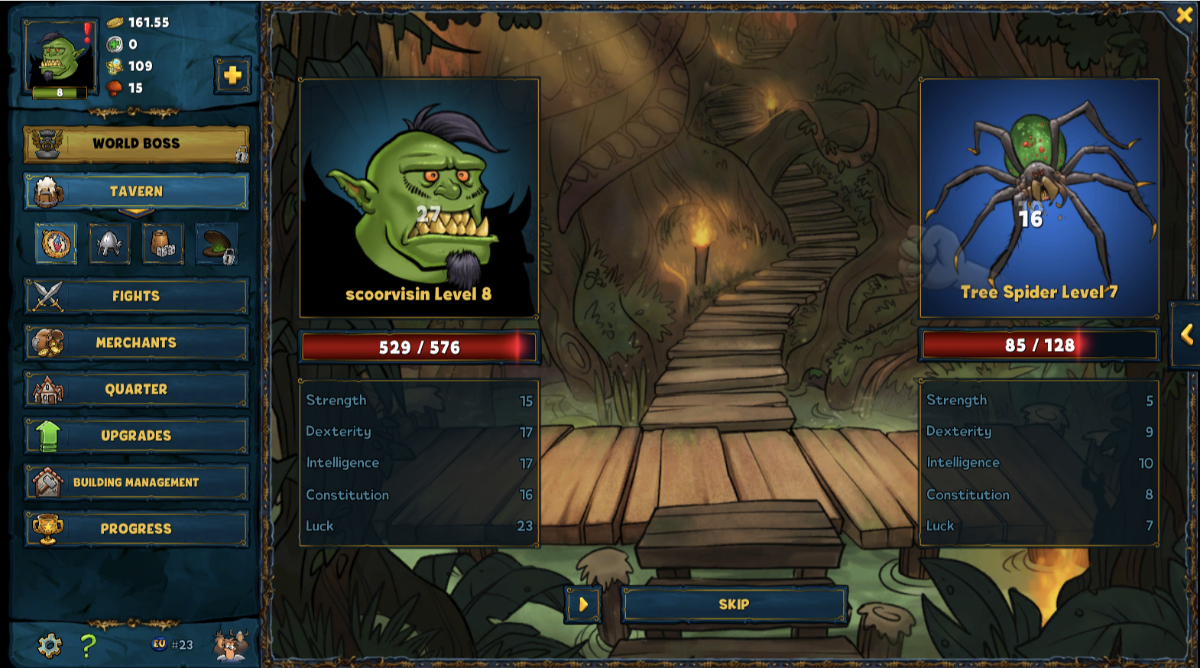Click the locked clam shell icon
The width and height of the screenshot is (1200, 668).
216,245
